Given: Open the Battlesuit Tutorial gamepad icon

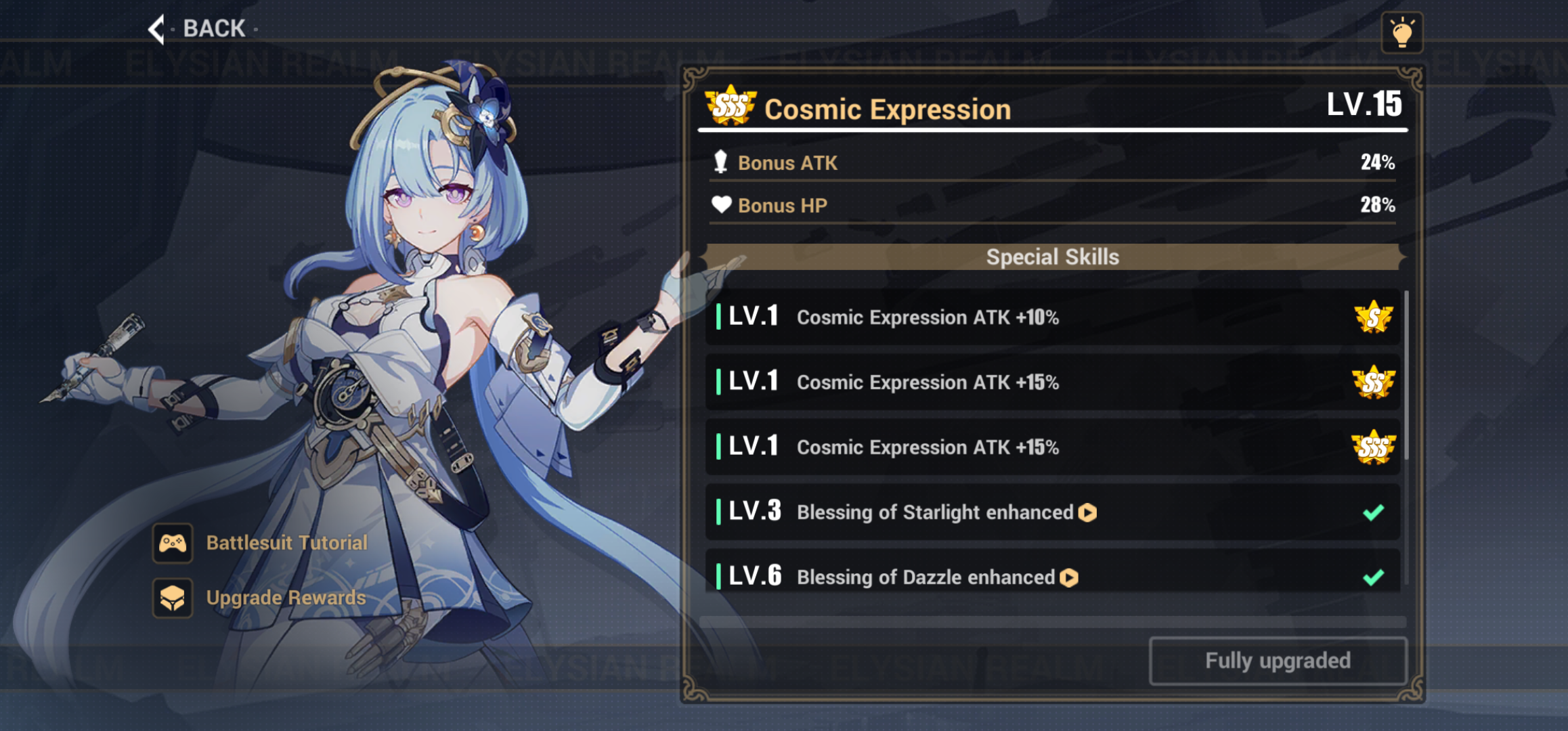Looking at the screenshot, I should [x=173, y=542].
